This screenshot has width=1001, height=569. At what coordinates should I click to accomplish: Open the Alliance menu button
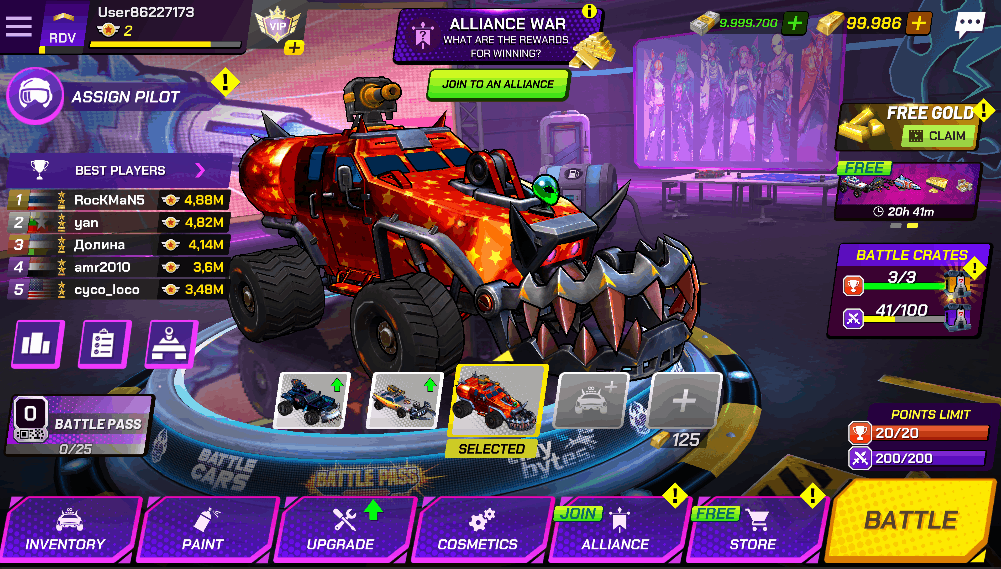(x=615, y=529)
